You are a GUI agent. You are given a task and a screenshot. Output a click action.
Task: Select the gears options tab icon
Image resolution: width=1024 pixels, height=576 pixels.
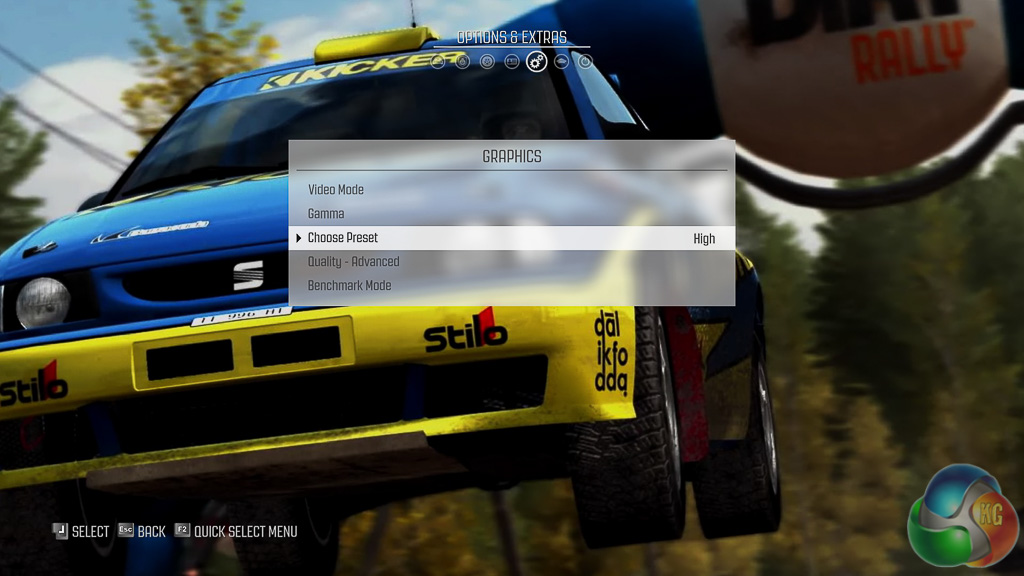point(537,62)
